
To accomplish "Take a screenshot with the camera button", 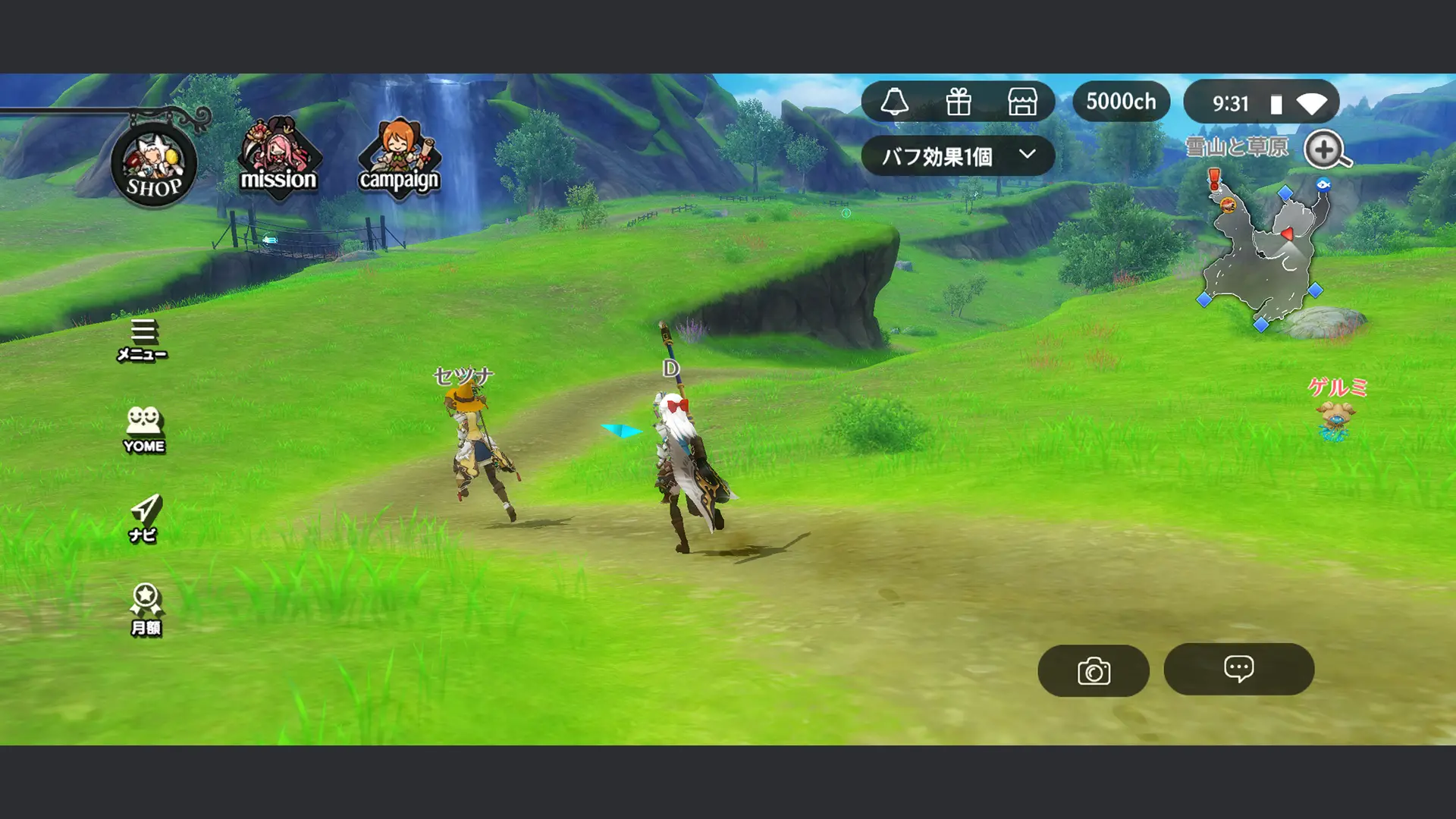I will (1094, 670).
